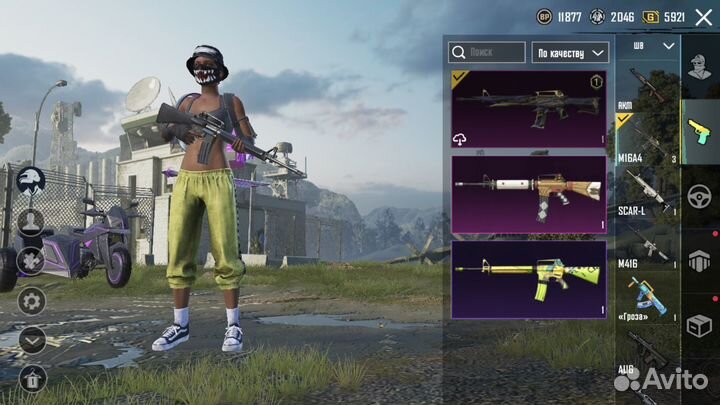Open the yellow pistol weapons tab
This screenshot has height=405, width=720.
tap(700, 129)
